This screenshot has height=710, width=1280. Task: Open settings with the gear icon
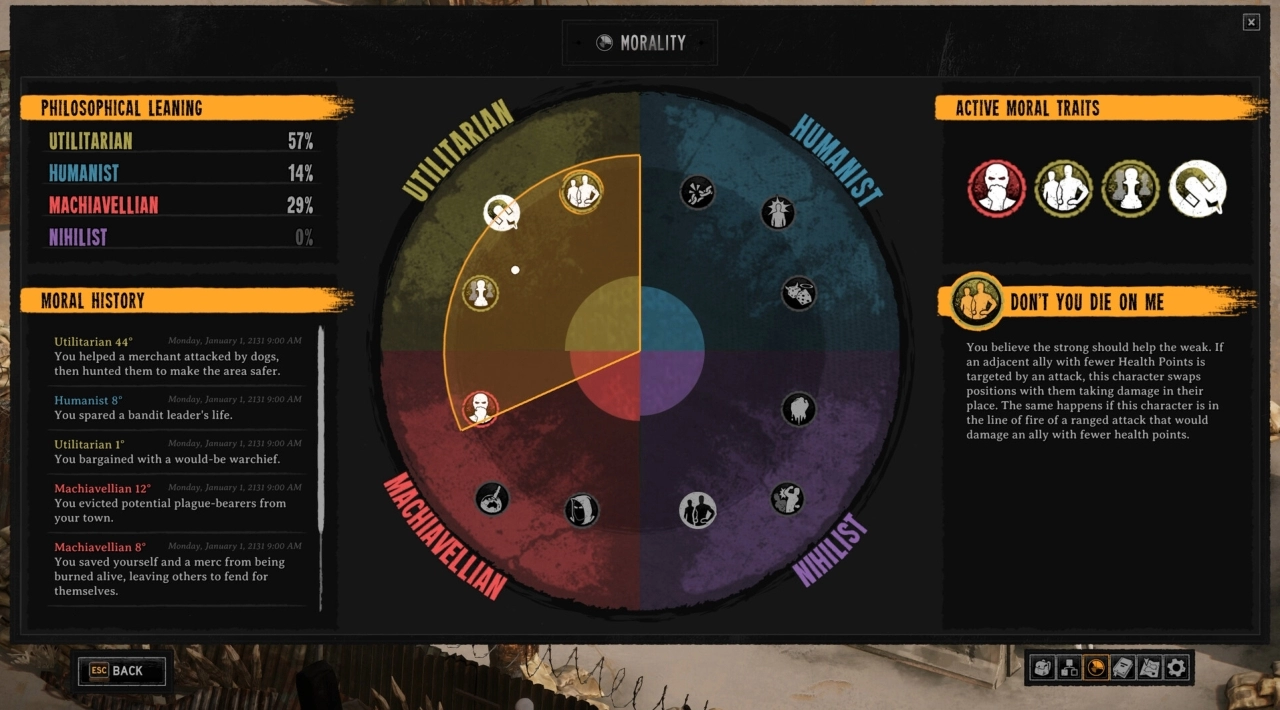tap(1176, 668)
